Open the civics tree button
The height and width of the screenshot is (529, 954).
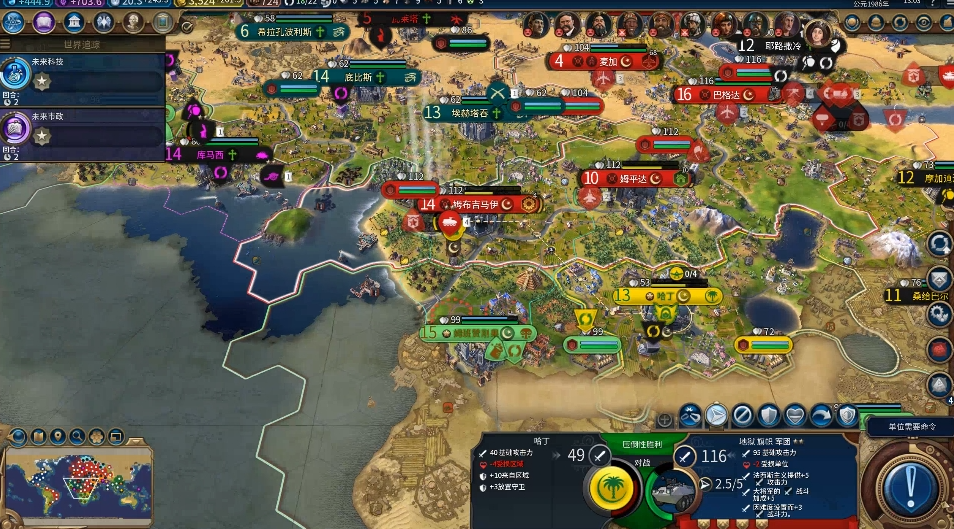point(44,22)
